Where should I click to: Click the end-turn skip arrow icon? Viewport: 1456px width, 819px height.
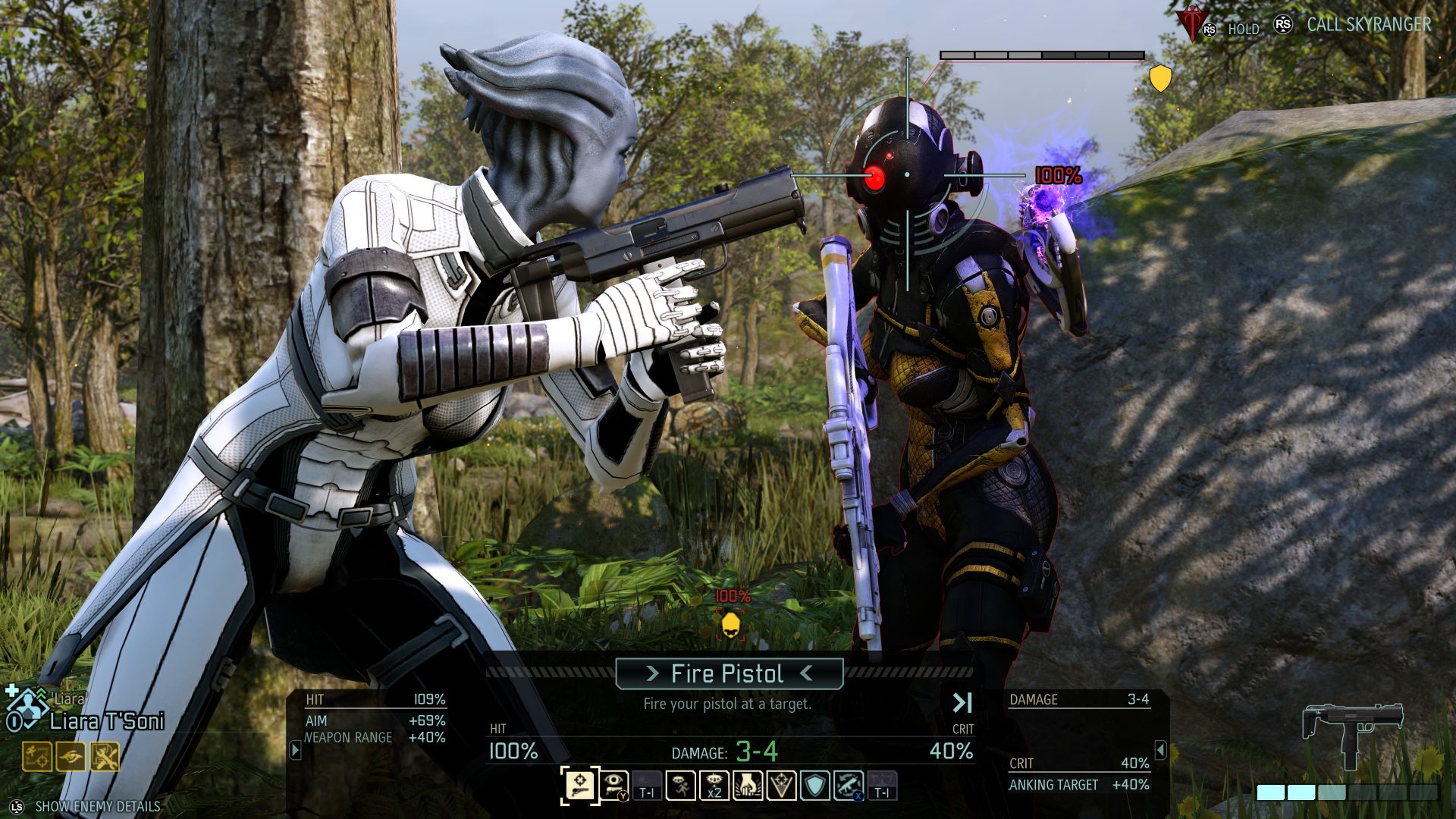tap(962, 703)
